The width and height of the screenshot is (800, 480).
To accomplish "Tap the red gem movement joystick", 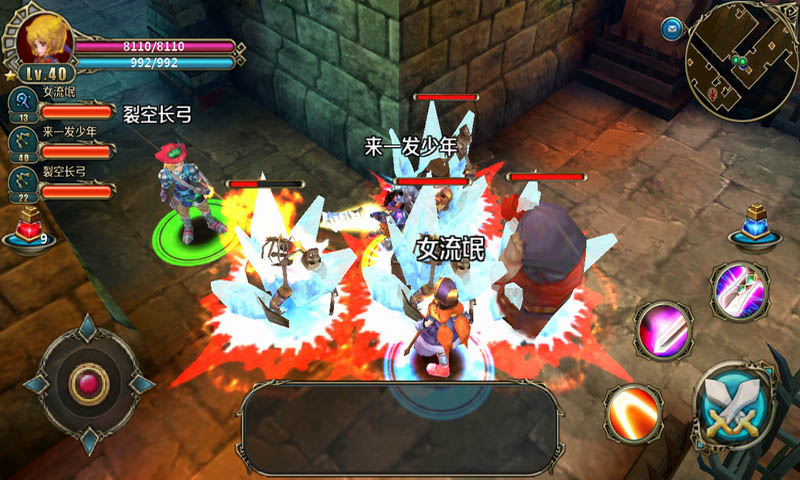I will click(x=88, y=384).
